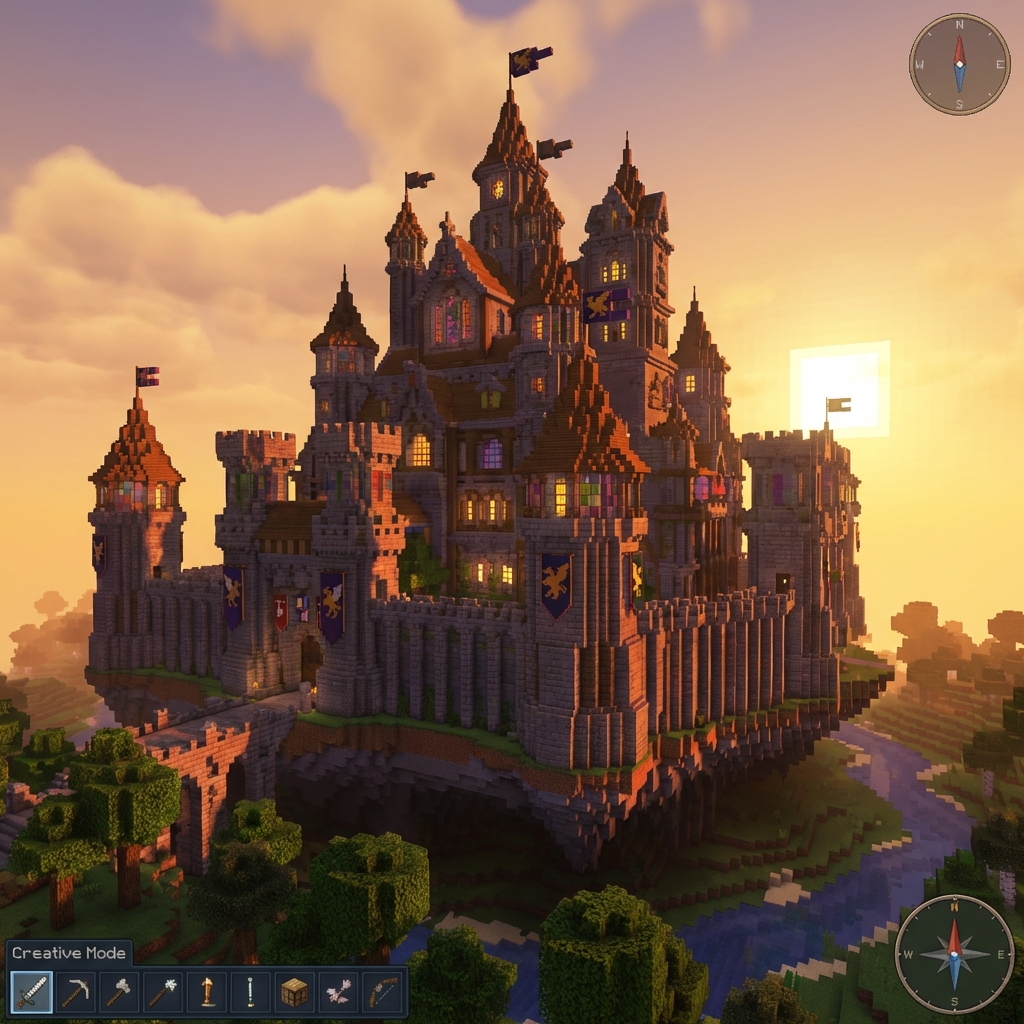1024x1024 pixels.
Task: Click the Creative Mode label tab
Action: click(x=69, y=953)
